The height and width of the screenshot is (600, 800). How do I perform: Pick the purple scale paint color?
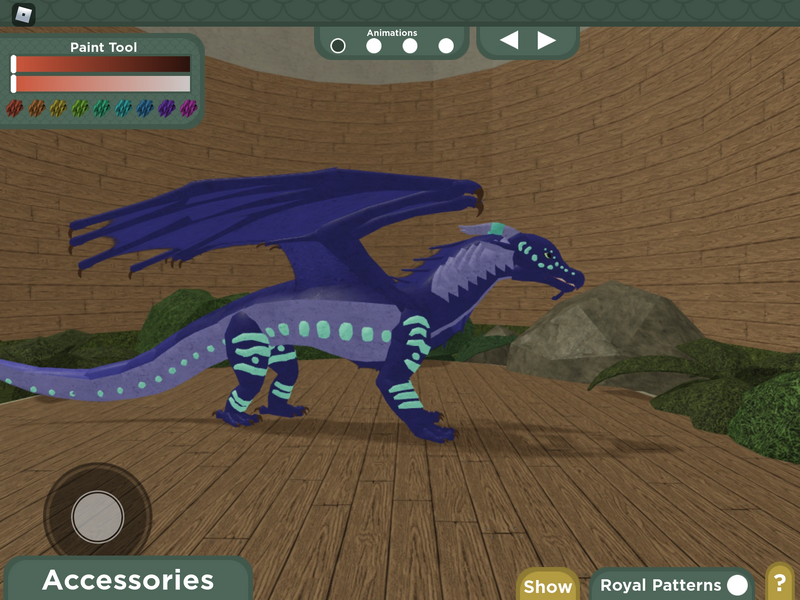(x=167, y=108)
